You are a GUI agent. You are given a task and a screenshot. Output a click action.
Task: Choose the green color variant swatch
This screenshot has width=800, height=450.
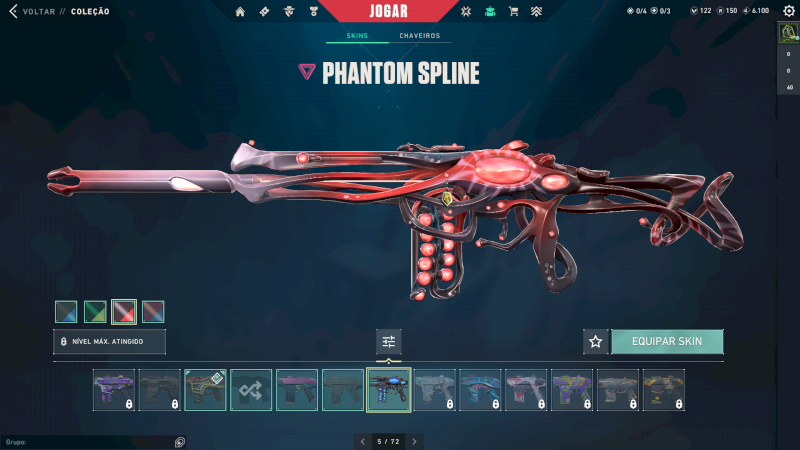pyautogui.click(x=95, y=312)
